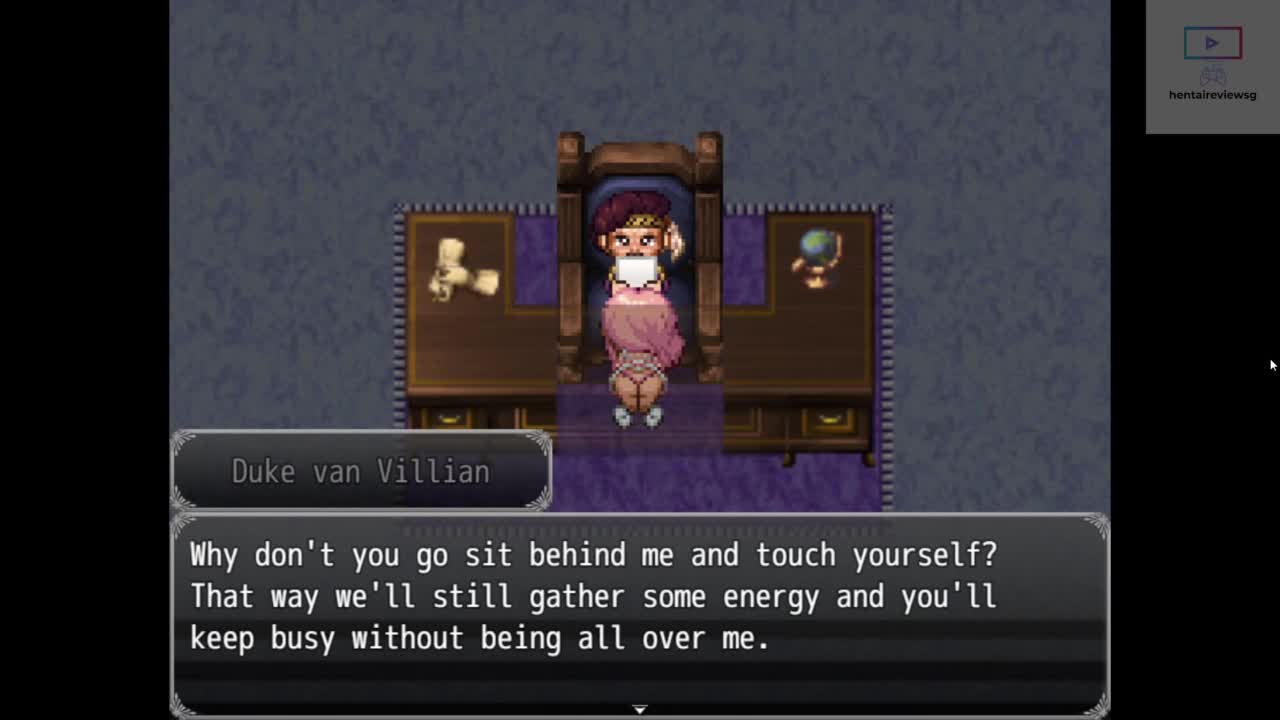
Task: Advance dialogue with the down arrow indicator
Action: tap(640, 709)
